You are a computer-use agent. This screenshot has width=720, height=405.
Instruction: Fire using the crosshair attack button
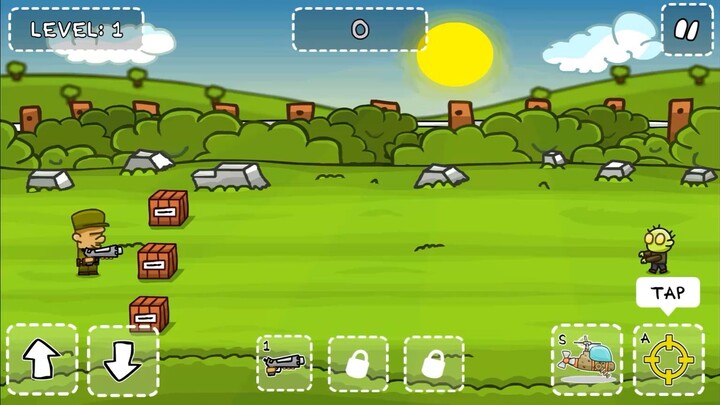(667, 360)
